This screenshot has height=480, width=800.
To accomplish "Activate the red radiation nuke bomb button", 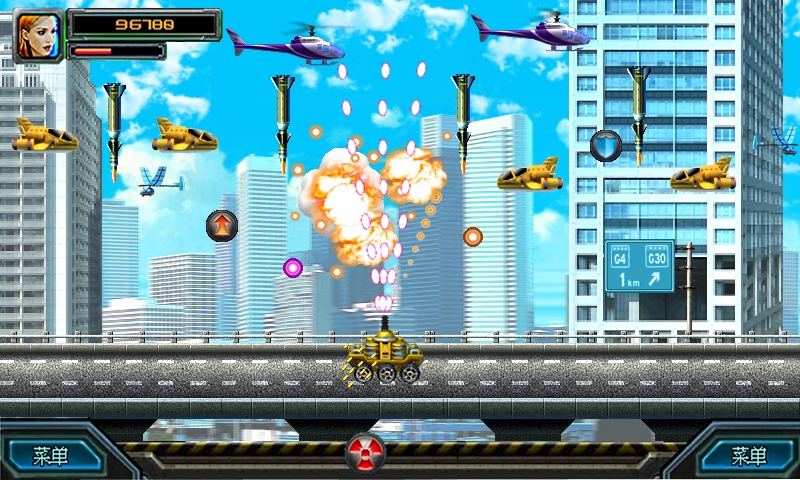I will pos(365,453).
